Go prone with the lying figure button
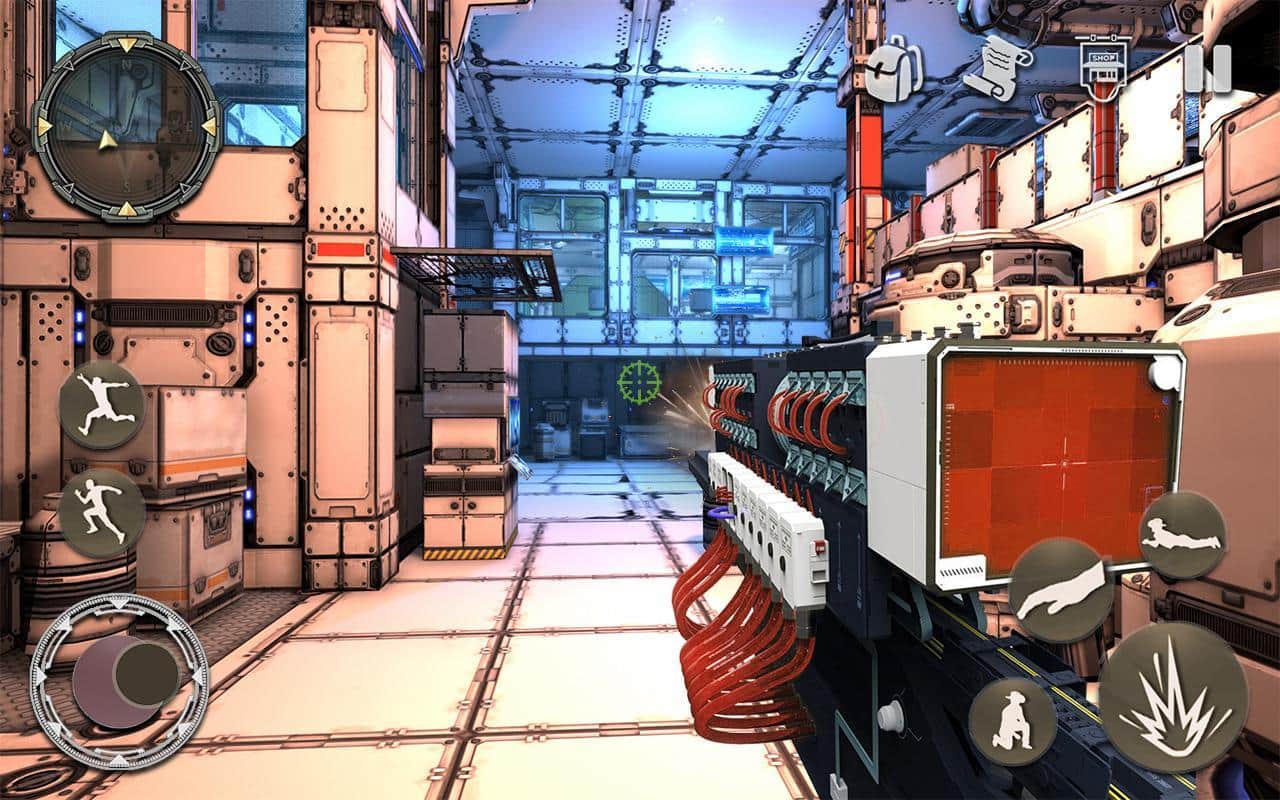1280x800 pixels. pyautogui.click(x=1183, y=534)
